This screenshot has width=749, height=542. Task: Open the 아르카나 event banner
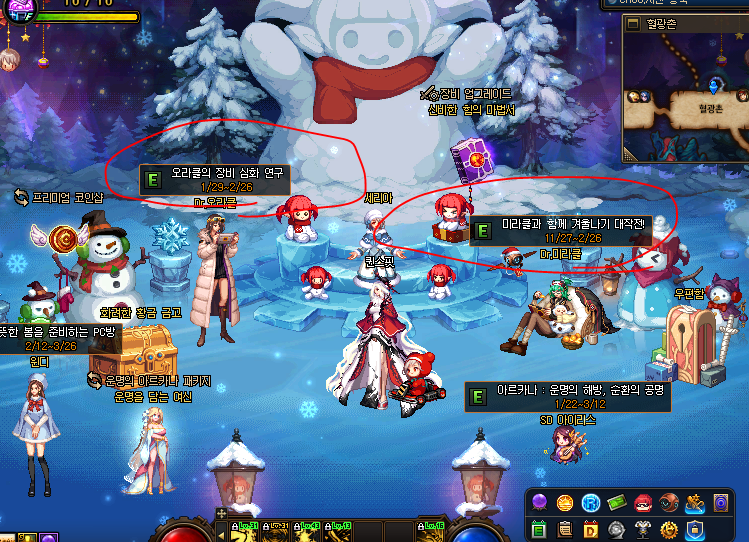[568, 397]
